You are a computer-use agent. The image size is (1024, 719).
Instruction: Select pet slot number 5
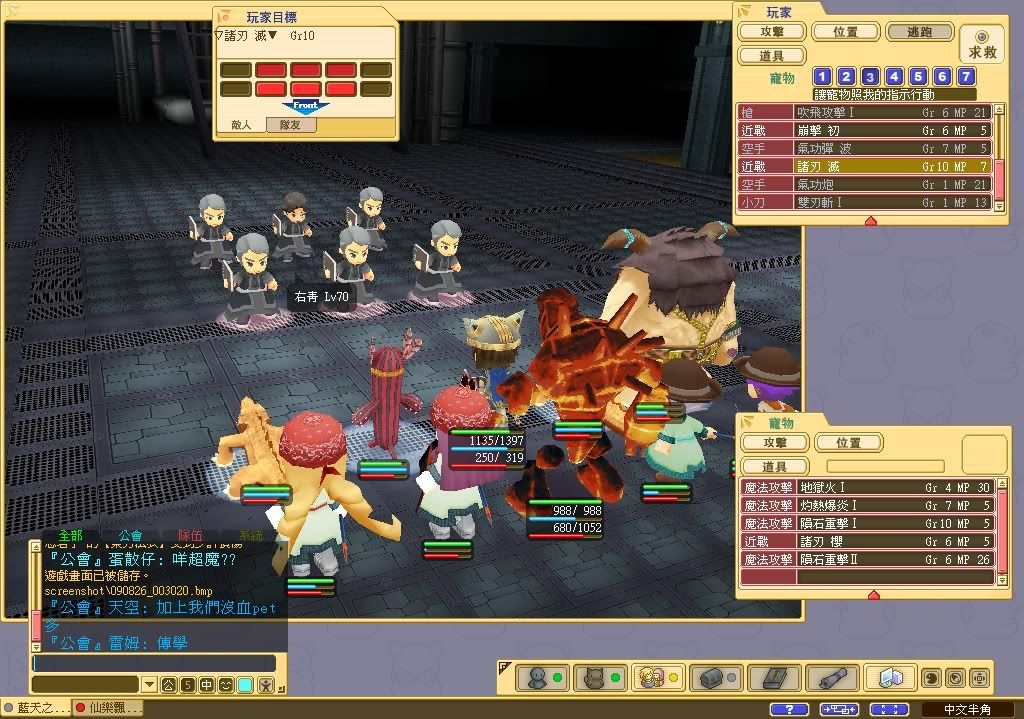click(918, 77)
